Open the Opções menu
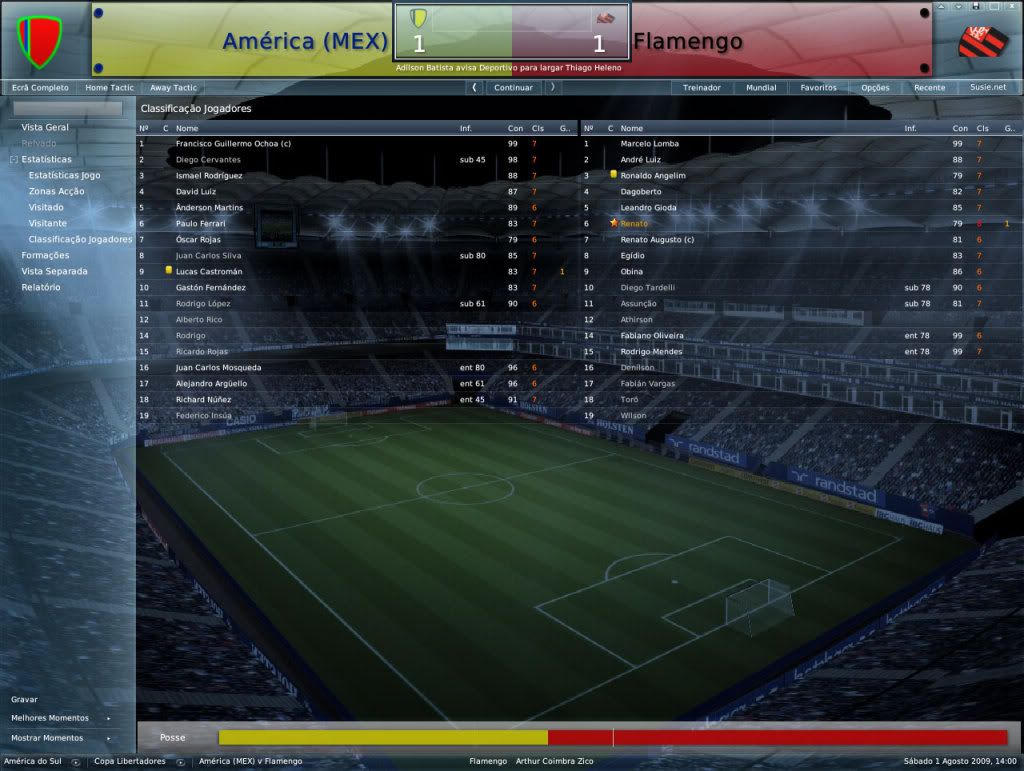Image resolution: width=1024 pixels, height=771 pixels. point(875,88)
